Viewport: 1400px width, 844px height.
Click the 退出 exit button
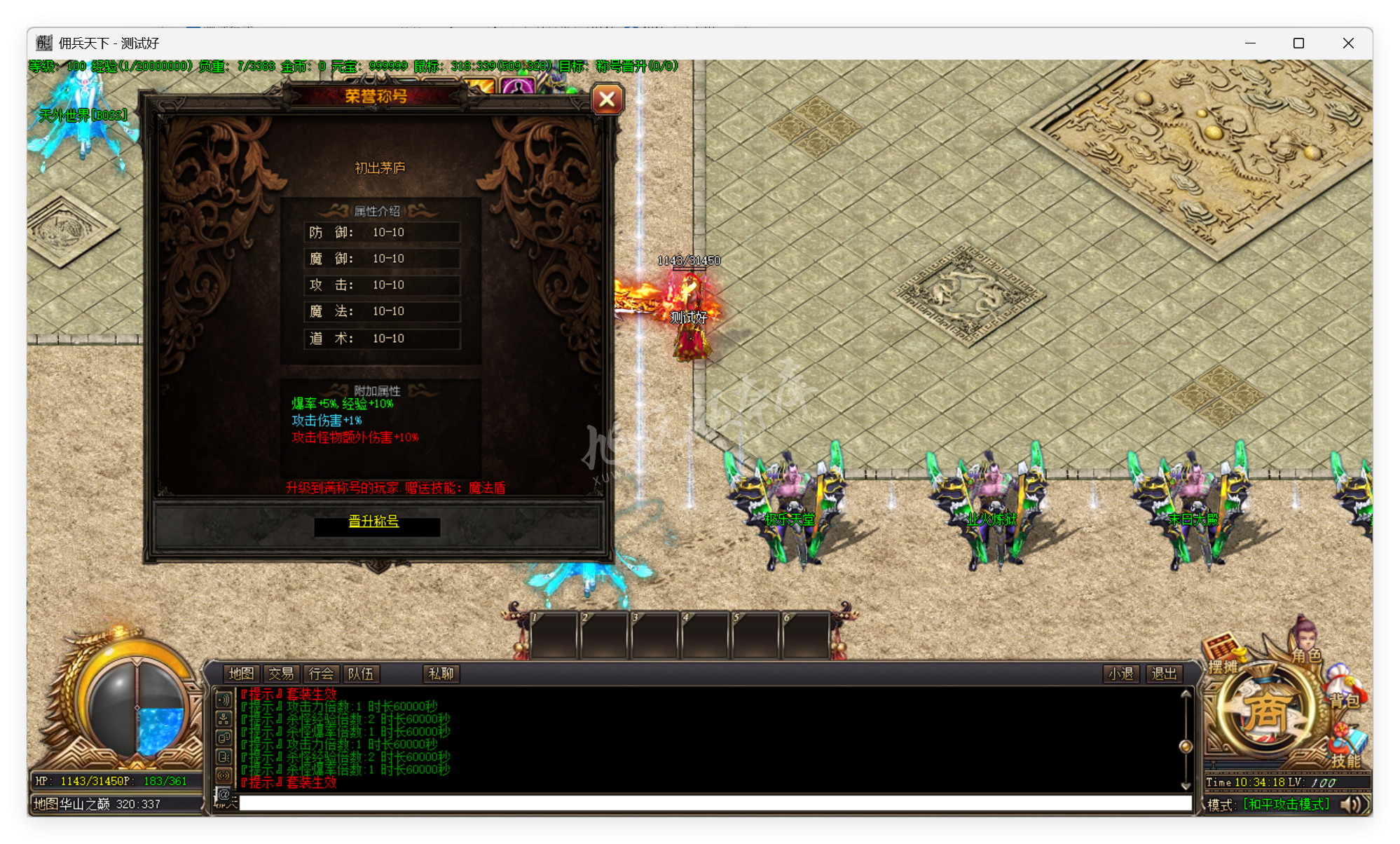point(1163,674)
